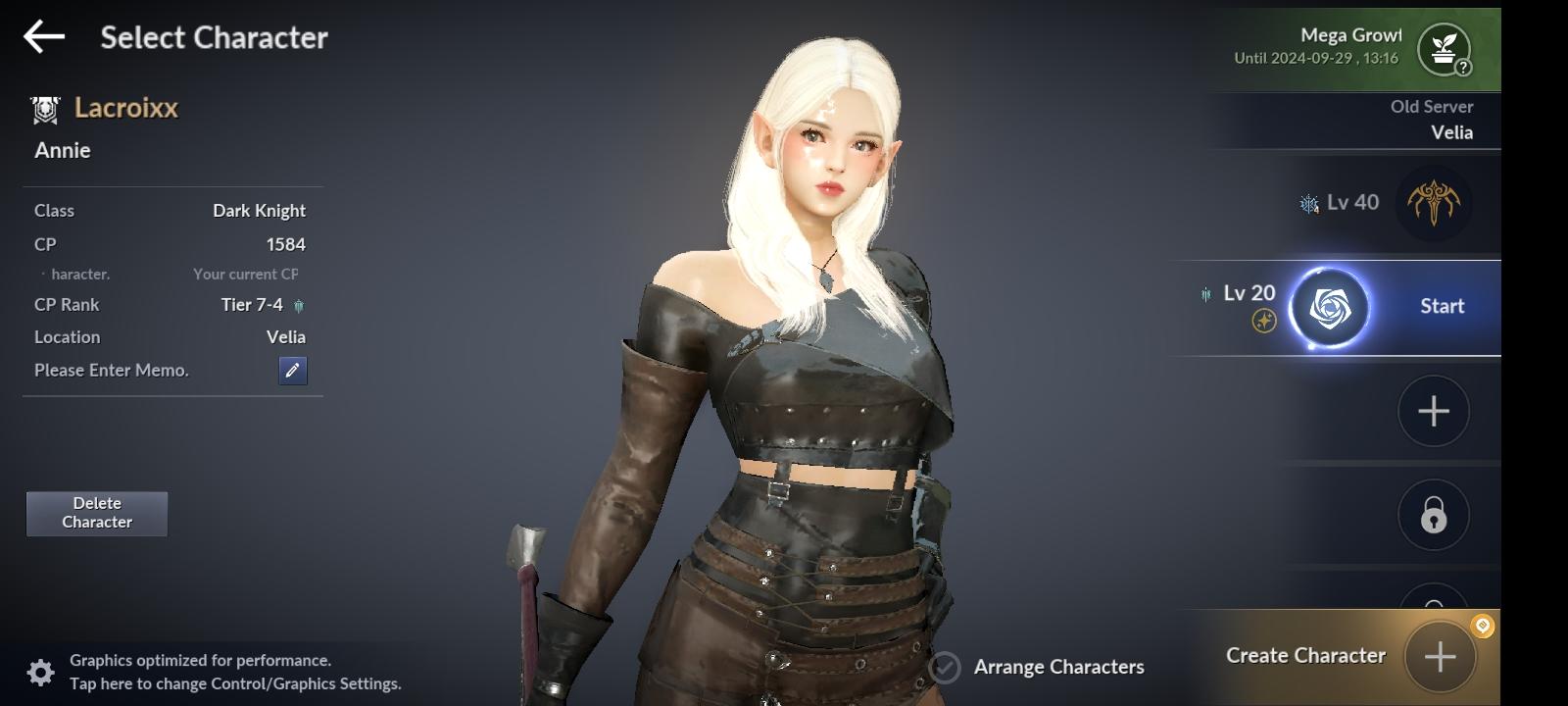Expand the partially hidden slot below the lock
Image resolution: width=1568 pixels, height=706 pixels.
coord(1433,596)
